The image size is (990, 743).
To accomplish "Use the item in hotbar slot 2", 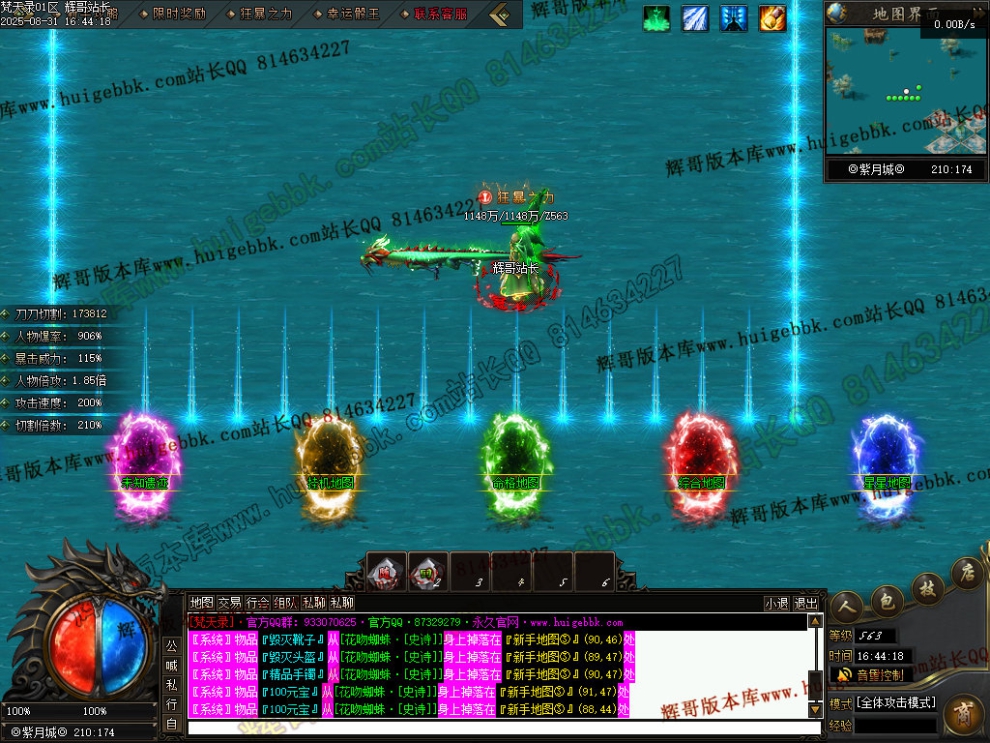I will 428,572.
